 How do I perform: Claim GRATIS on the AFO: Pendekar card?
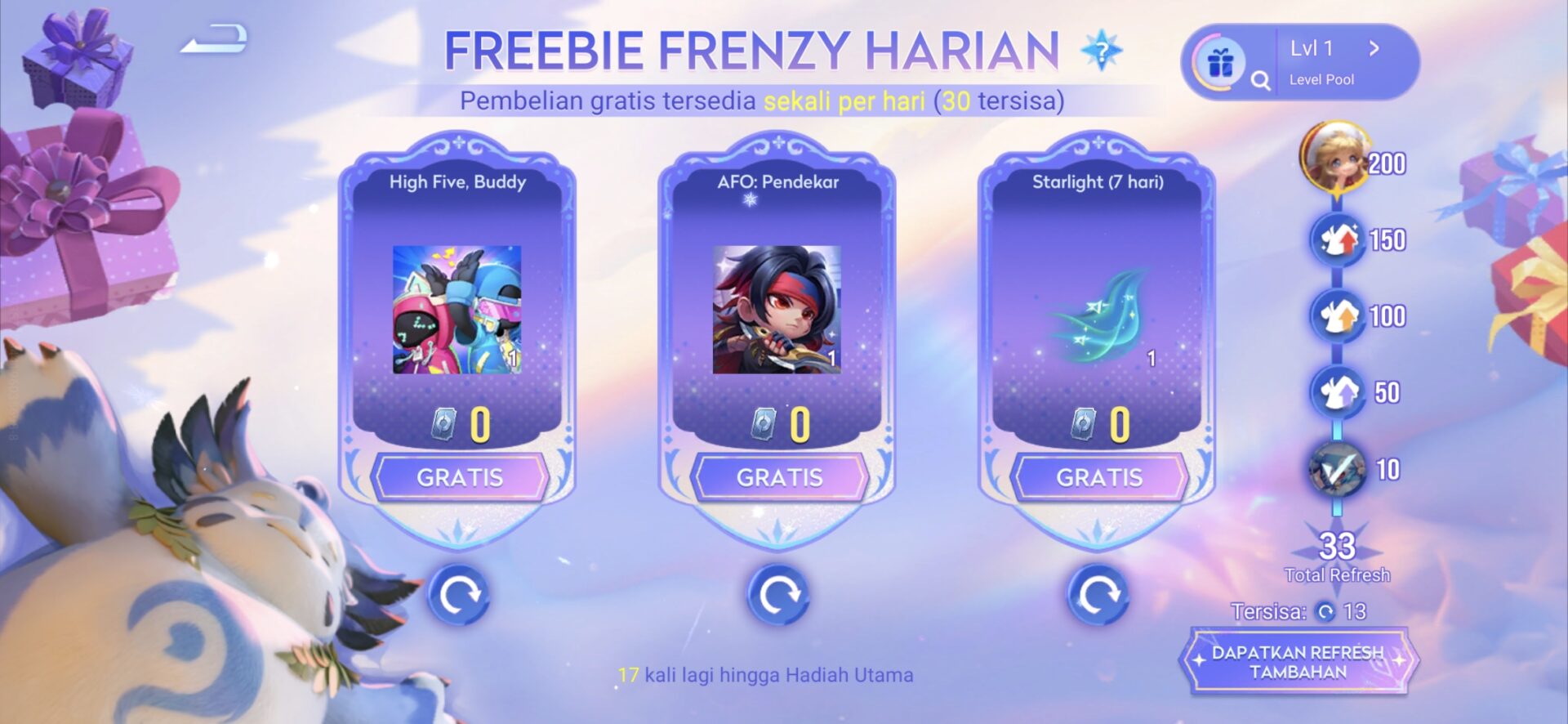tap(780, 477)
